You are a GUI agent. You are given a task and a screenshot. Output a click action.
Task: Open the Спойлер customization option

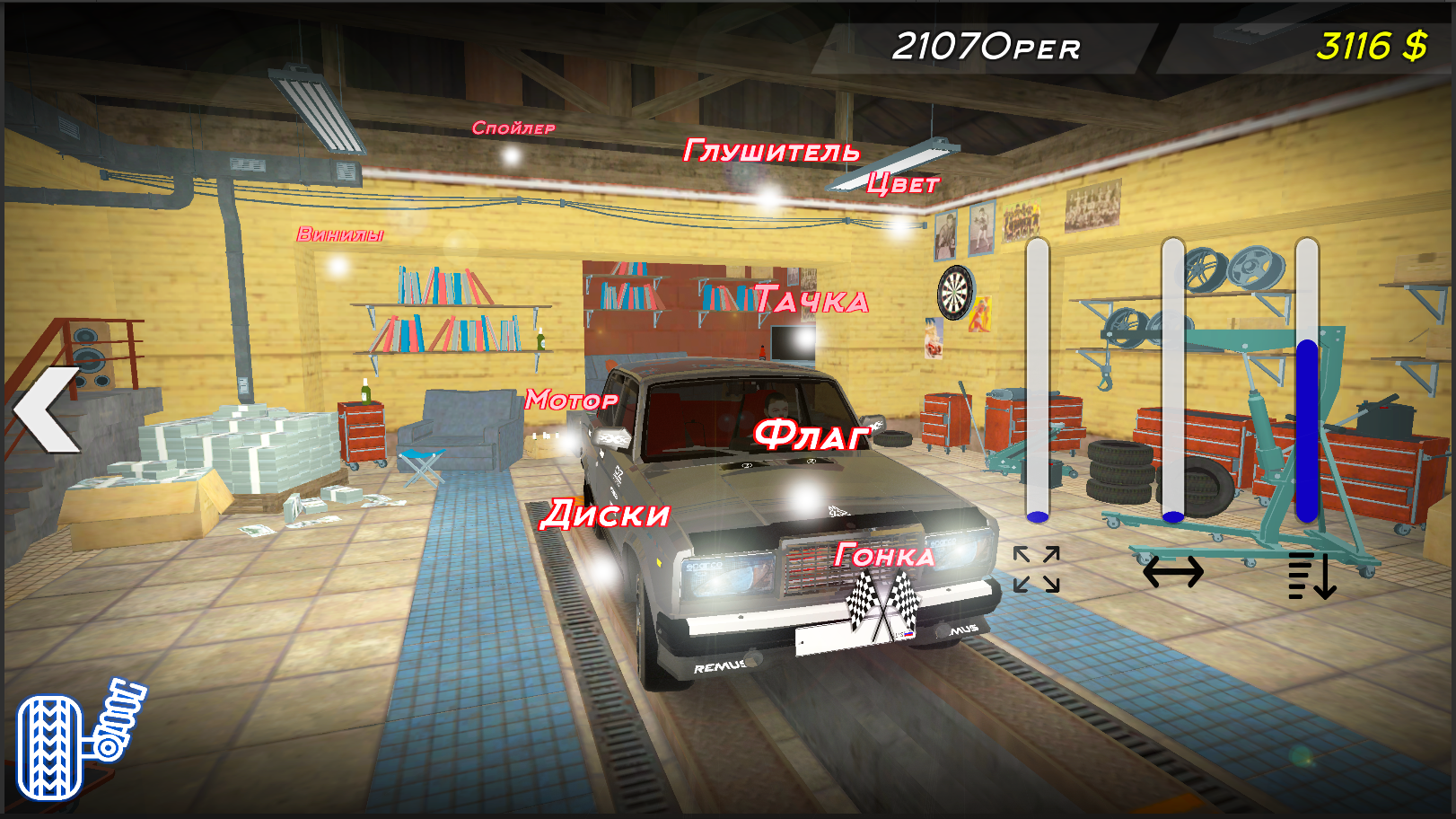pos(514,128)
